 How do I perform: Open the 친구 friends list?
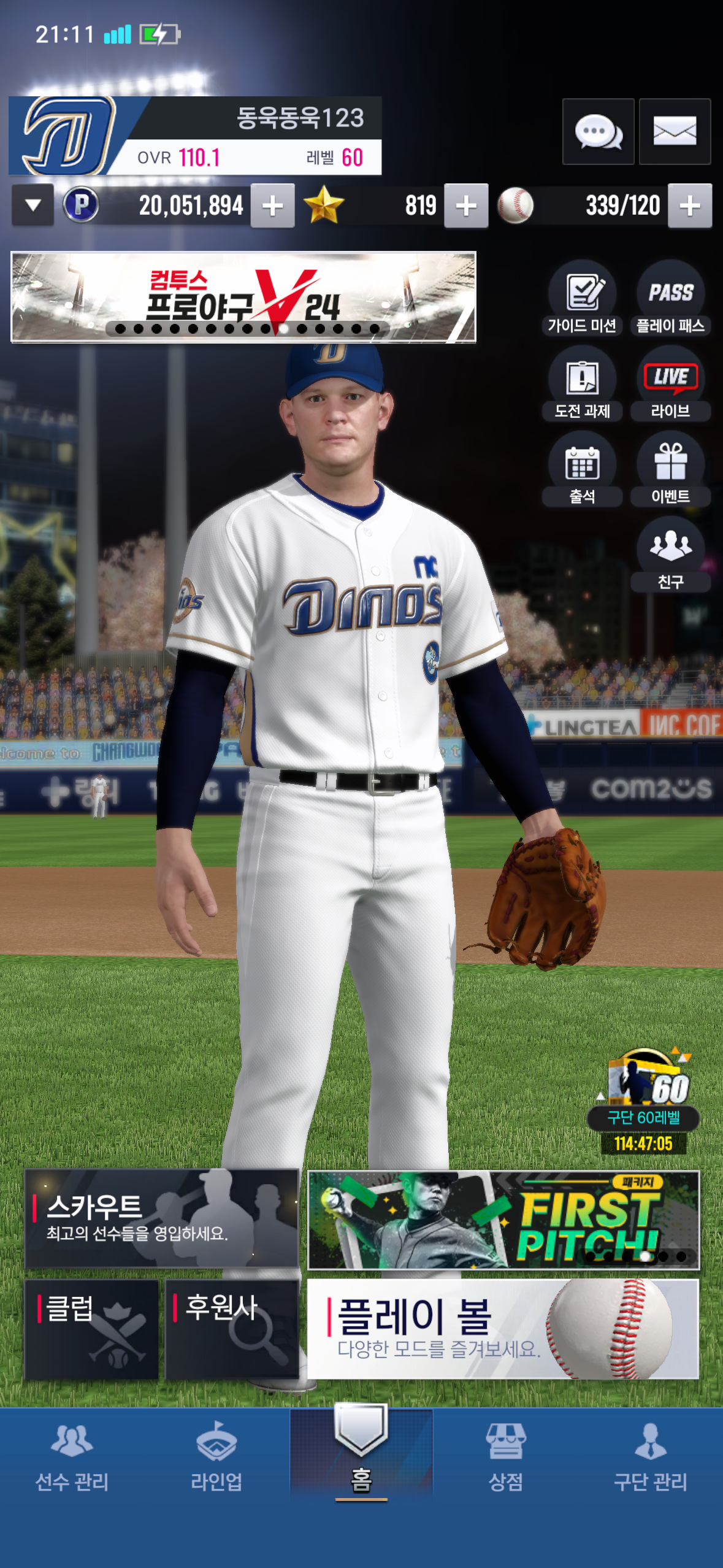671,555
